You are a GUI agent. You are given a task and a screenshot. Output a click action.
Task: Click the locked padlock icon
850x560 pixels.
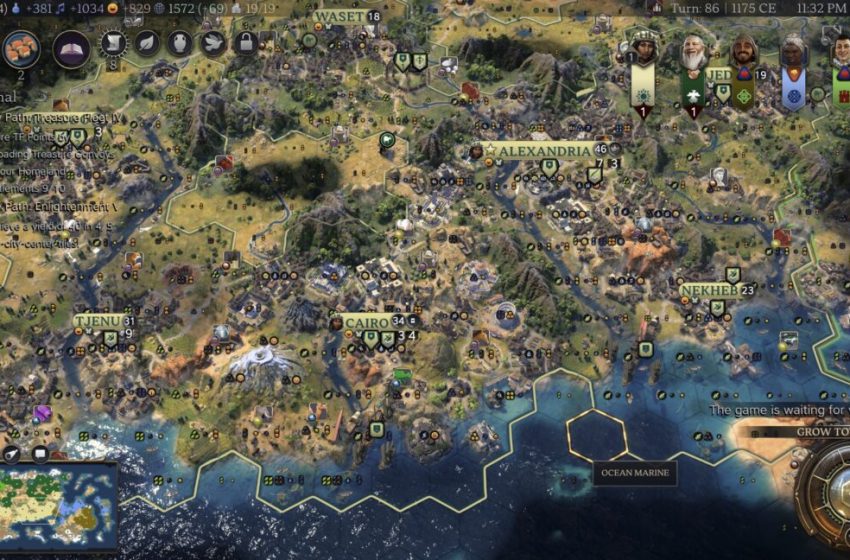coord(245,43)
